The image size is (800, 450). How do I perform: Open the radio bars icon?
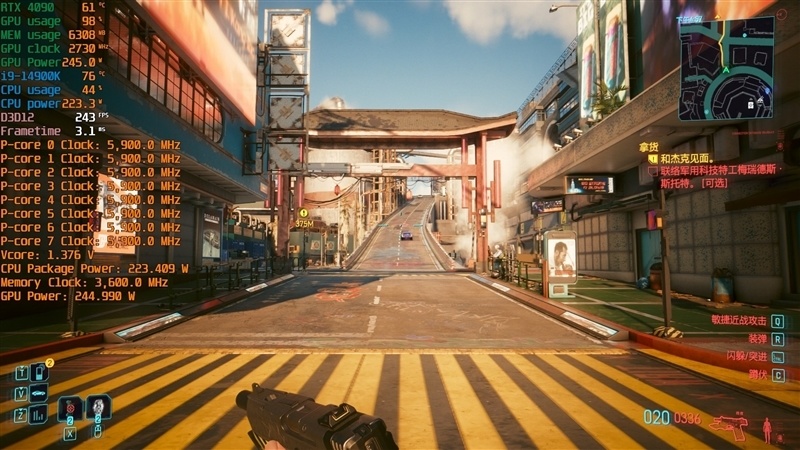[39, 413]
